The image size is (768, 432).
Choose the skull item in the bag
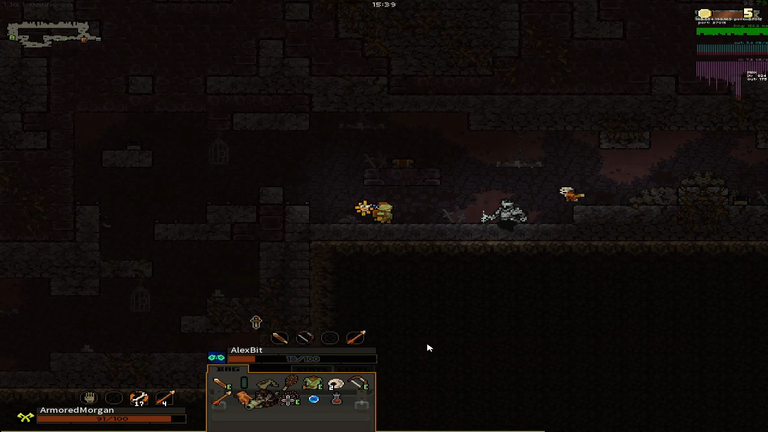(336, 383)
